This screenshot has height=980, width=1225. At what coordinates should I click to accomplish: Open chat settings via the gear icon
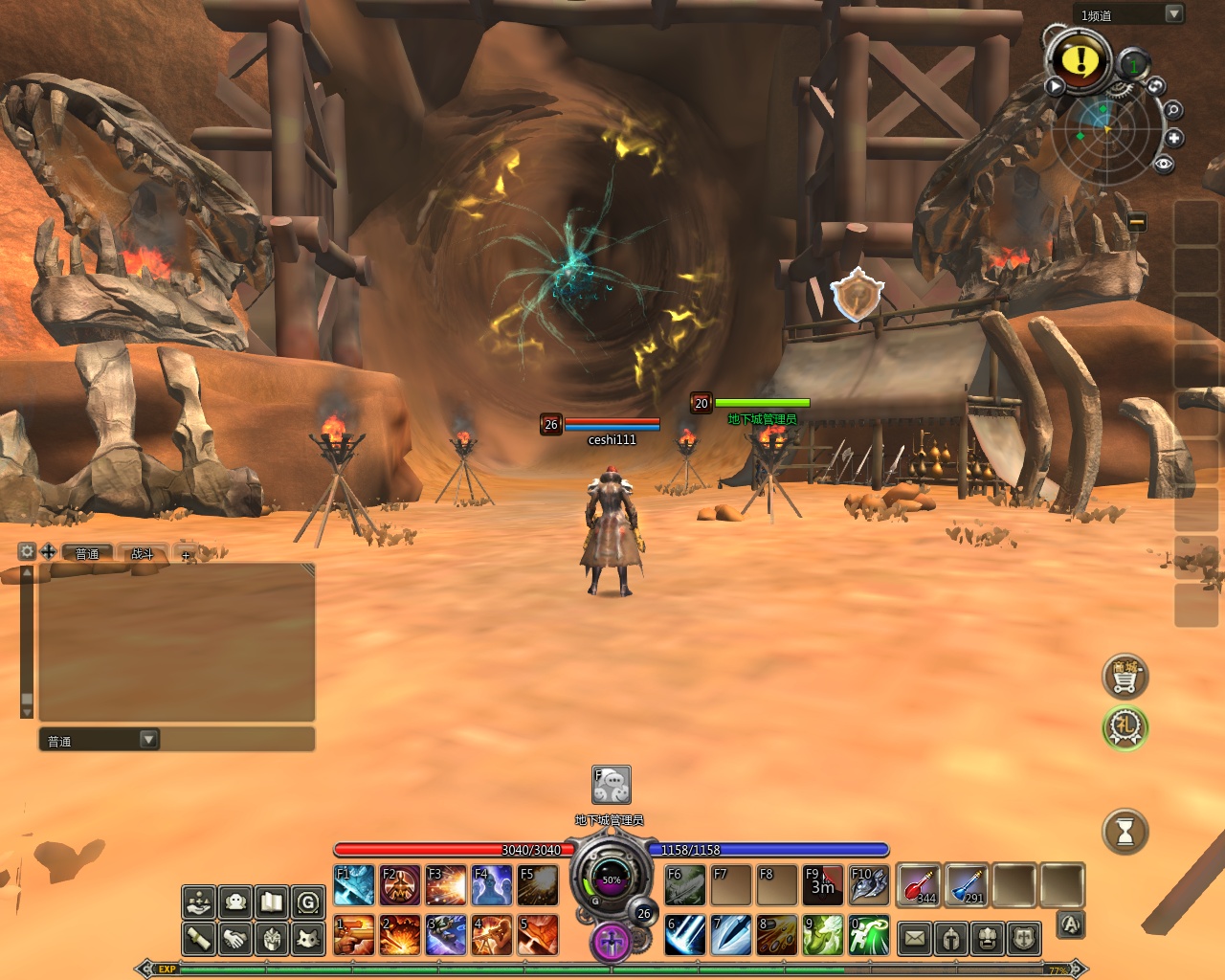[27, 551]
